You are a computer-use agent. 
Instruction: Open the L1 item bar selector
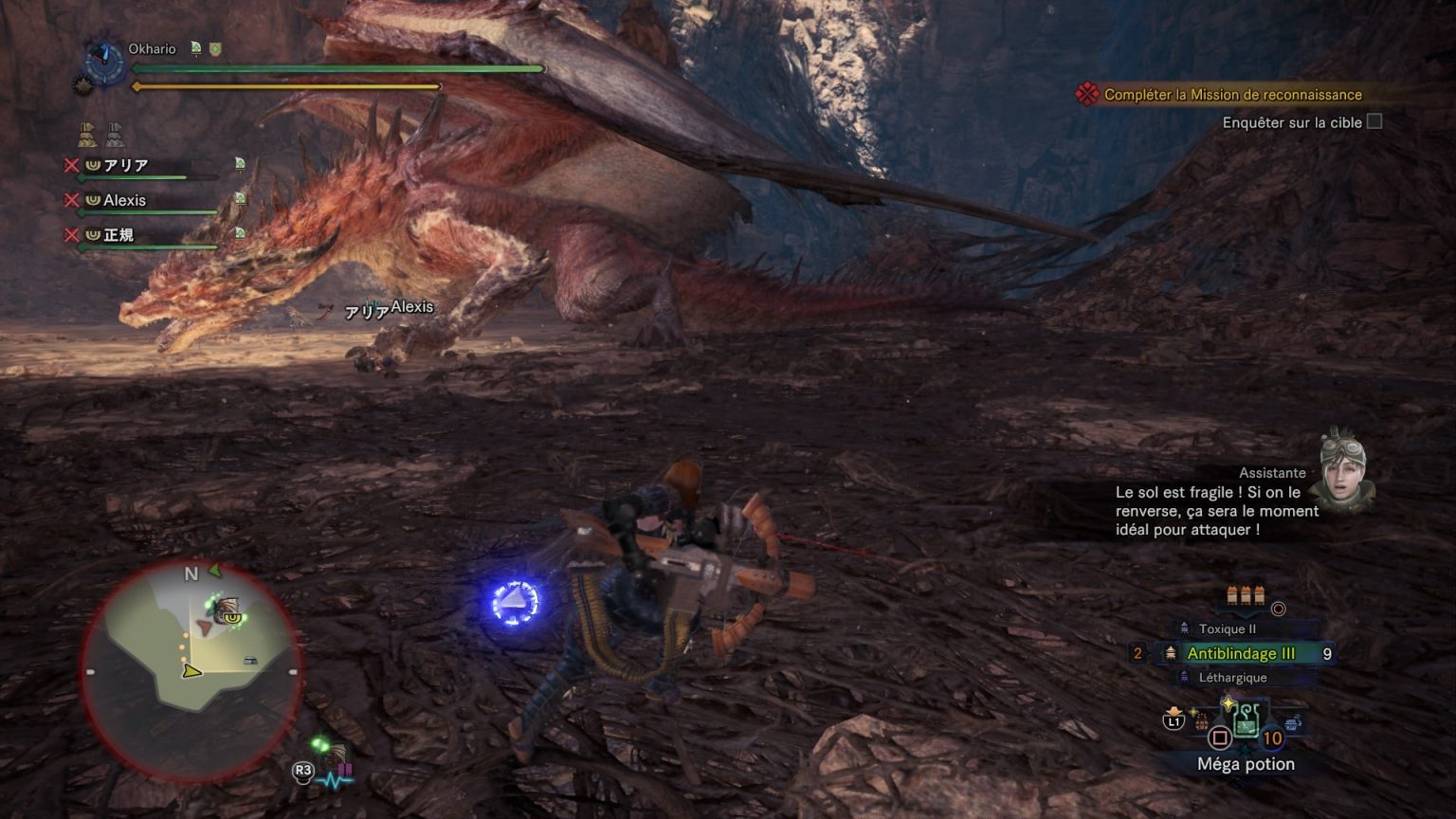click(1174, 721)
